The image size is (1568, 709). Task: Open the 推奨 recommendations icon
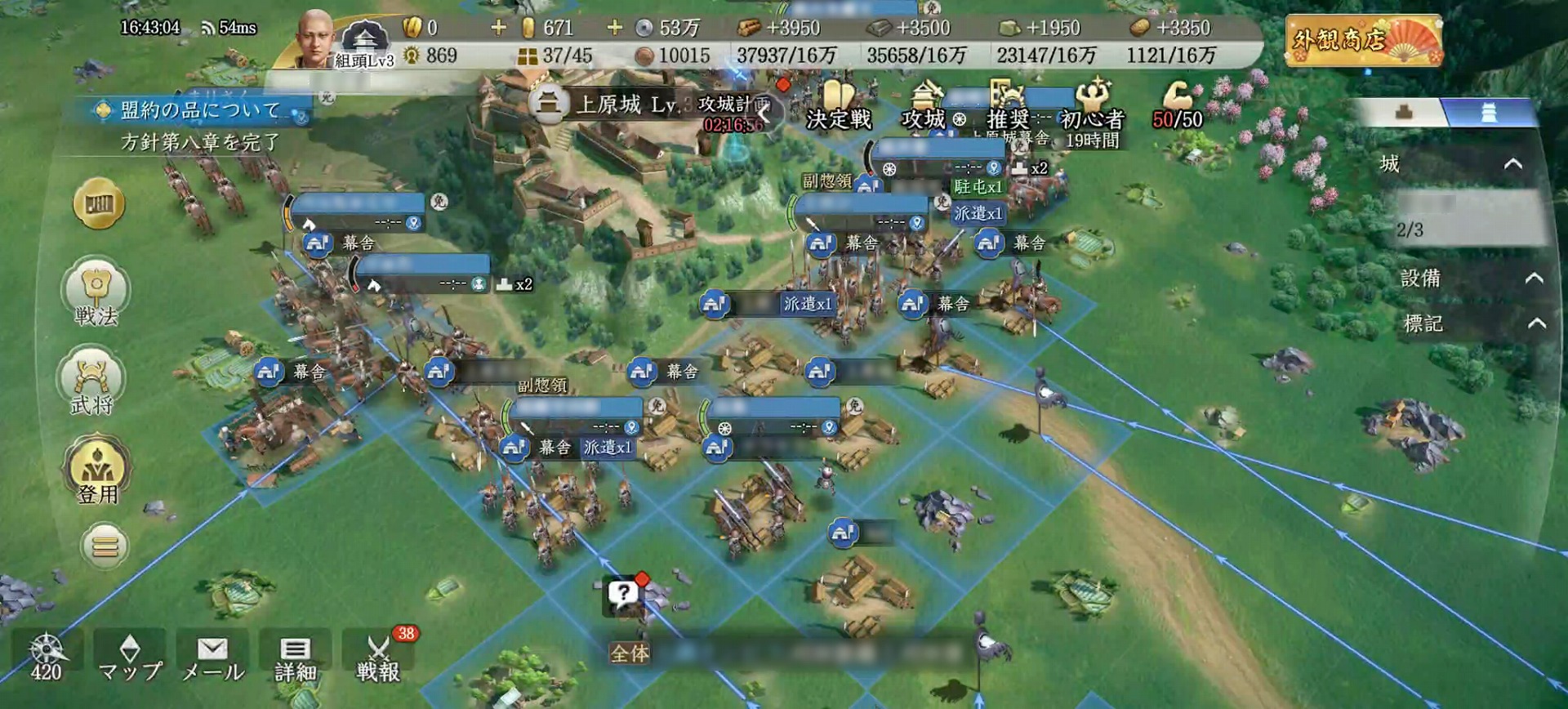tap(1008, 108)
